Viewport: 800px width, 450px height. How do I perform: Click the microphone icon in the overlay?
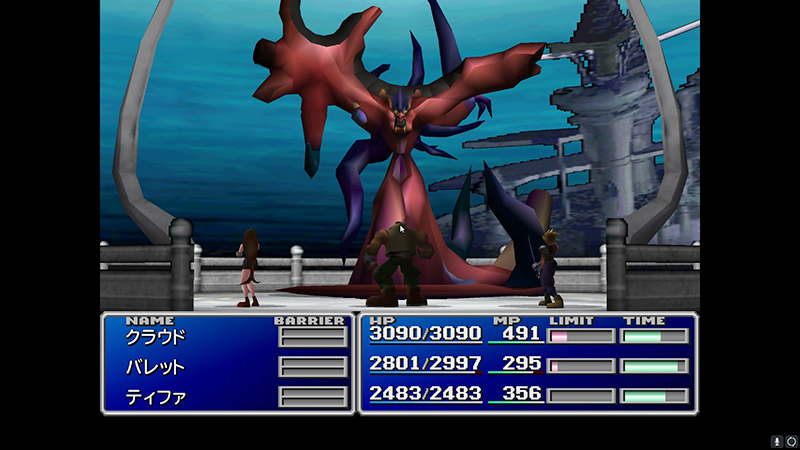776,441
